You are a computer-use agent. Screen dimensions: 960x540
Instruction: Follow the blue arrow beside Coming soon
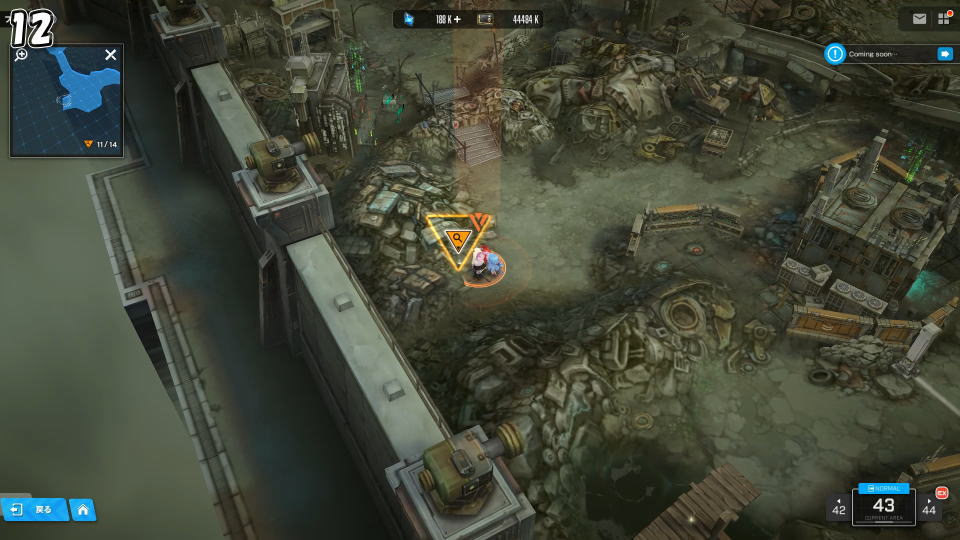point(944,54)
